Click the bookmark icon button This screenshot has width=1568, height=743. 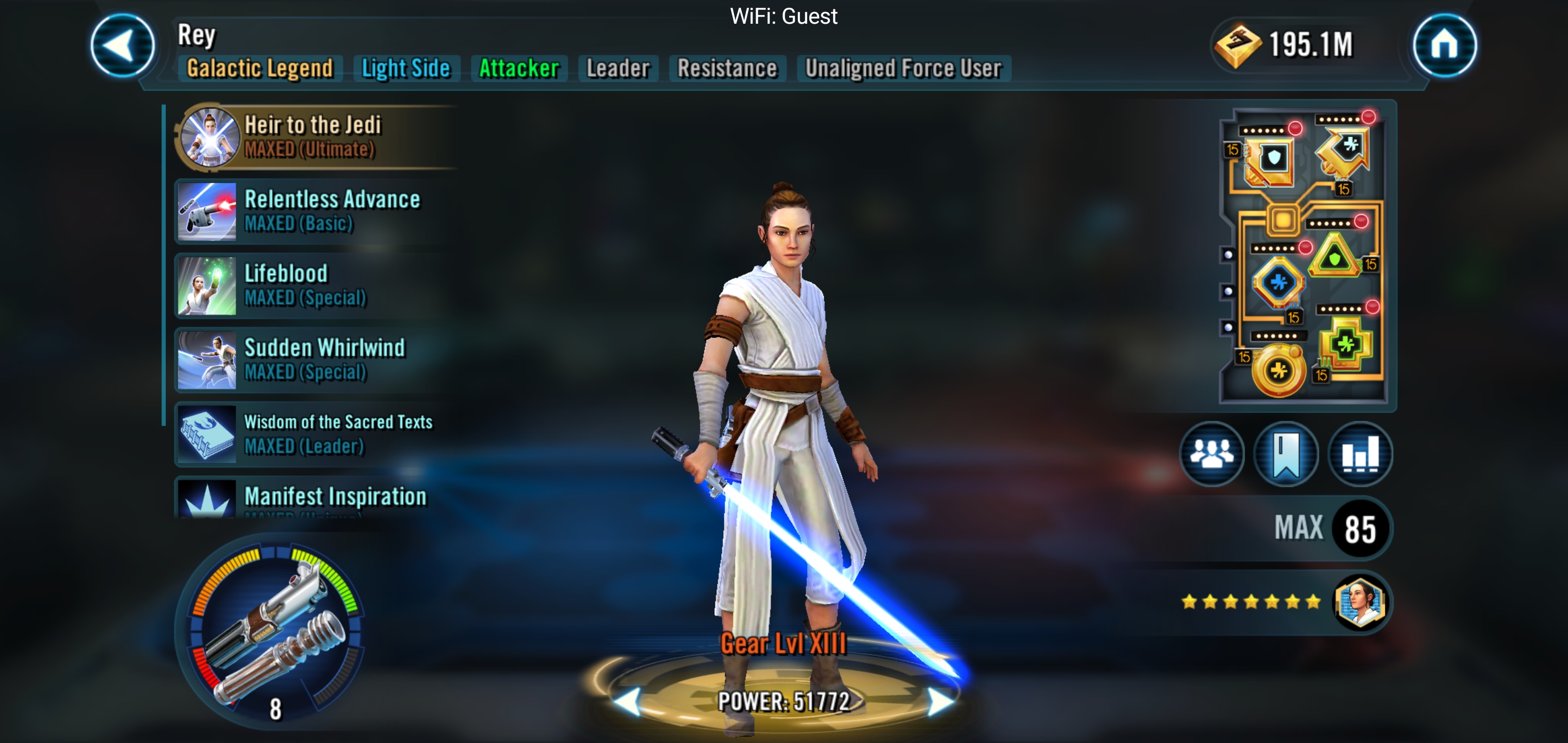point(1285,454)
